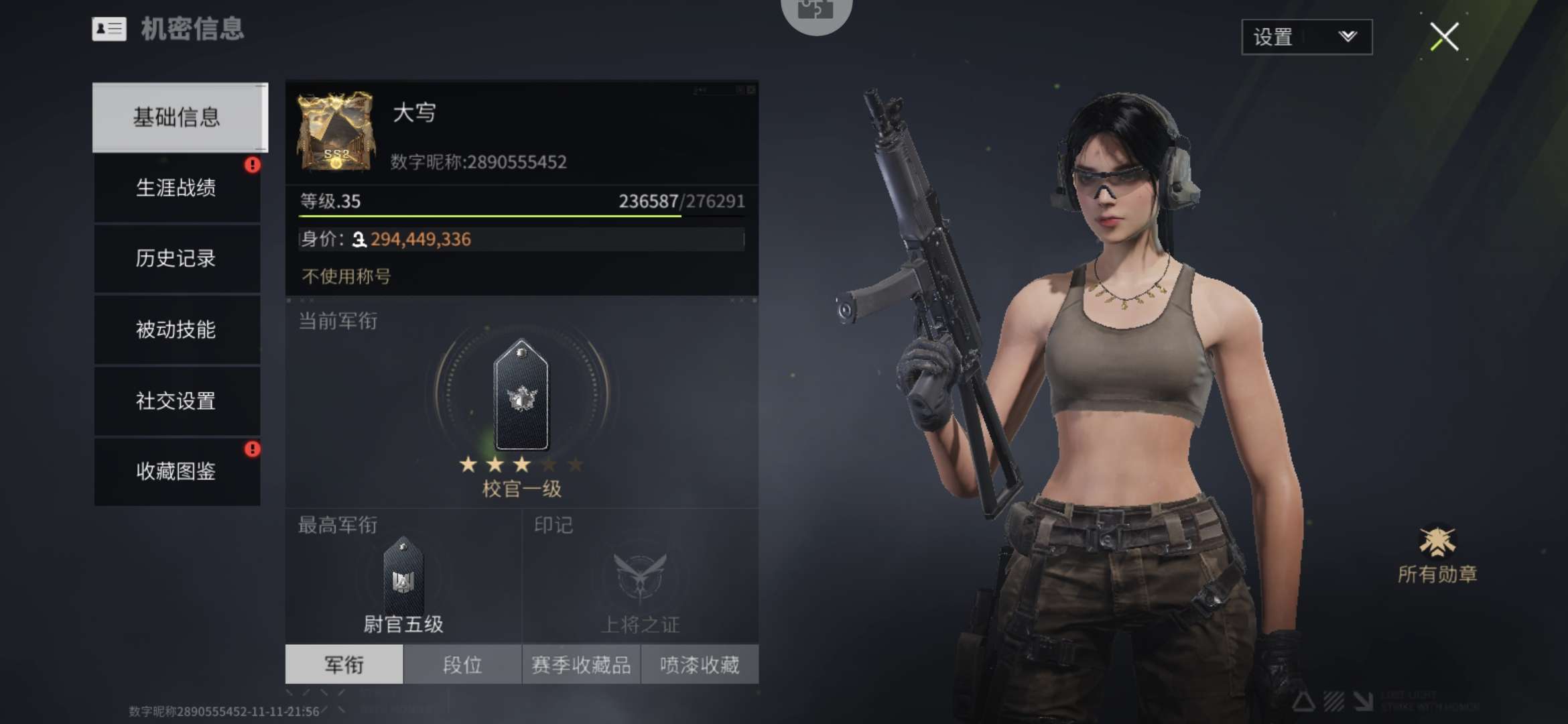Click the player avatar frame
The height and width of the screenshot is (724, 1568).
(x=335, y=131)
